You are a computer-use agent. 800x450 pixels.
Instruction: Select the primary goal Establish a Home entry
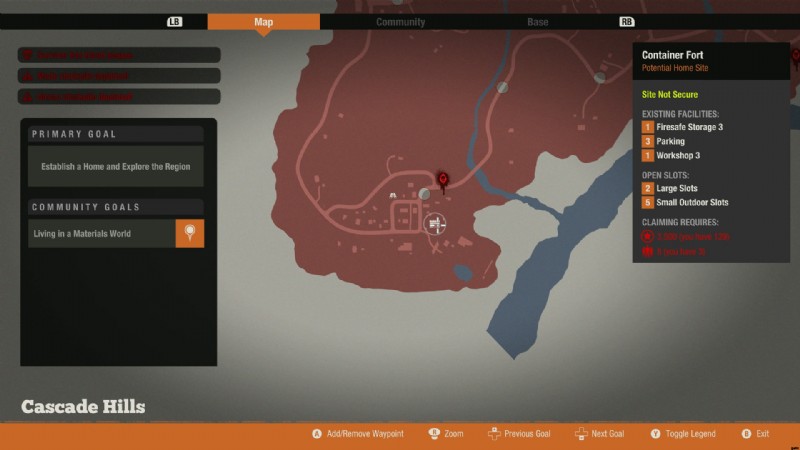115,167
